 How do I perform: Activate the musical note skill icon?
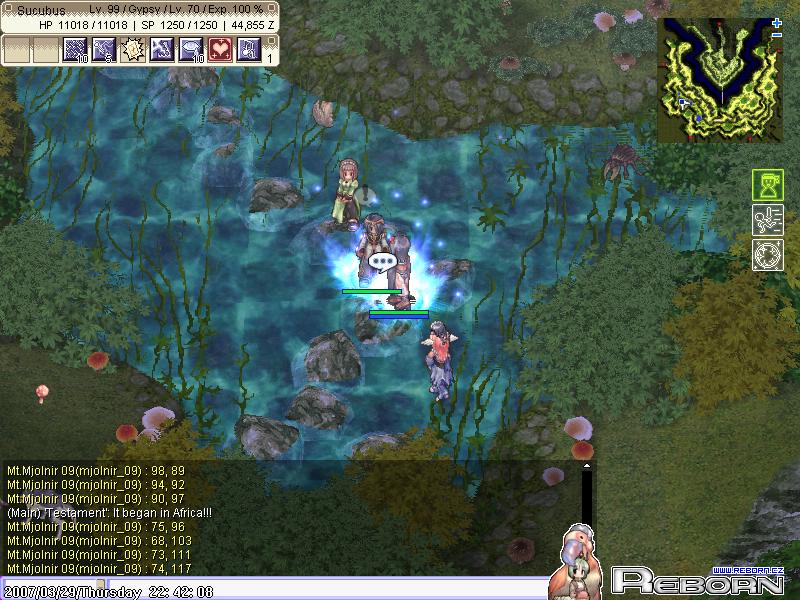click(249, 49)
